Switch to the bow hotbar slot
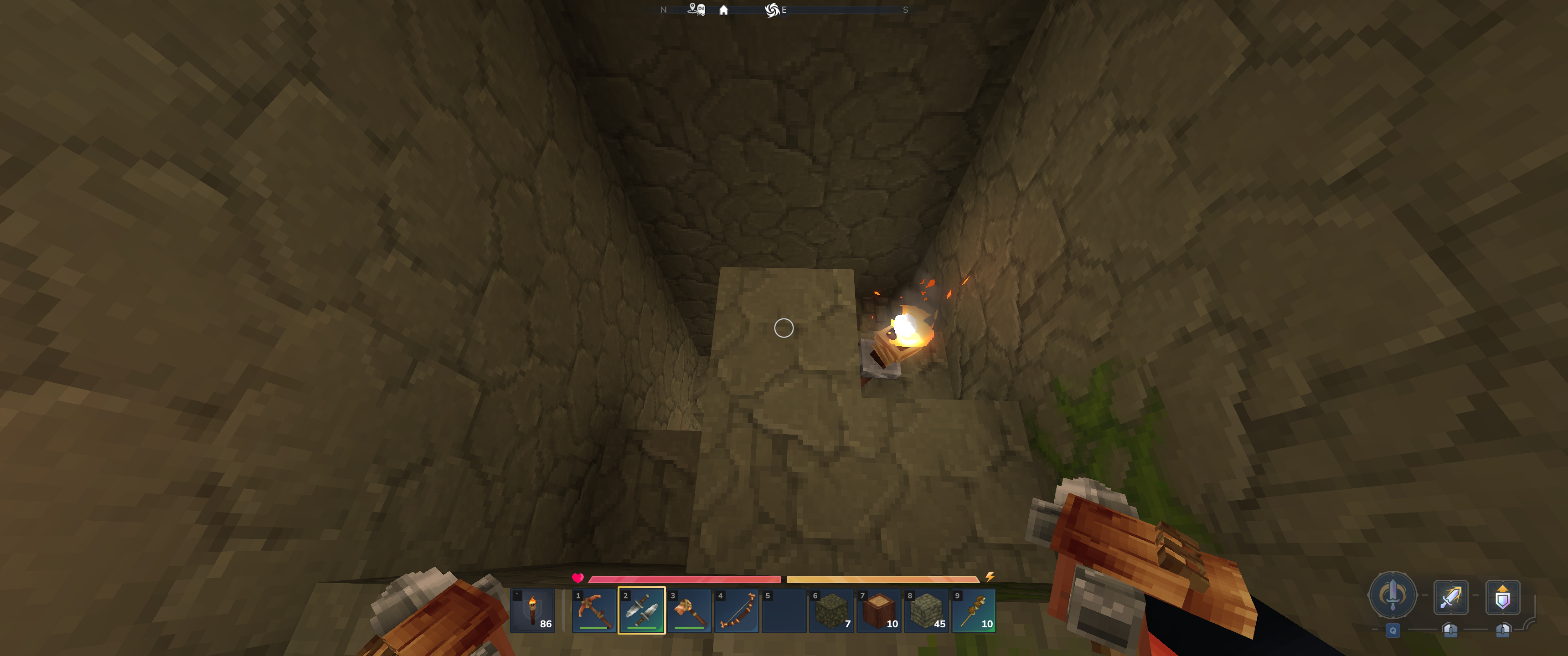The width and height of the screenshot is (1568, 656). 736,610
